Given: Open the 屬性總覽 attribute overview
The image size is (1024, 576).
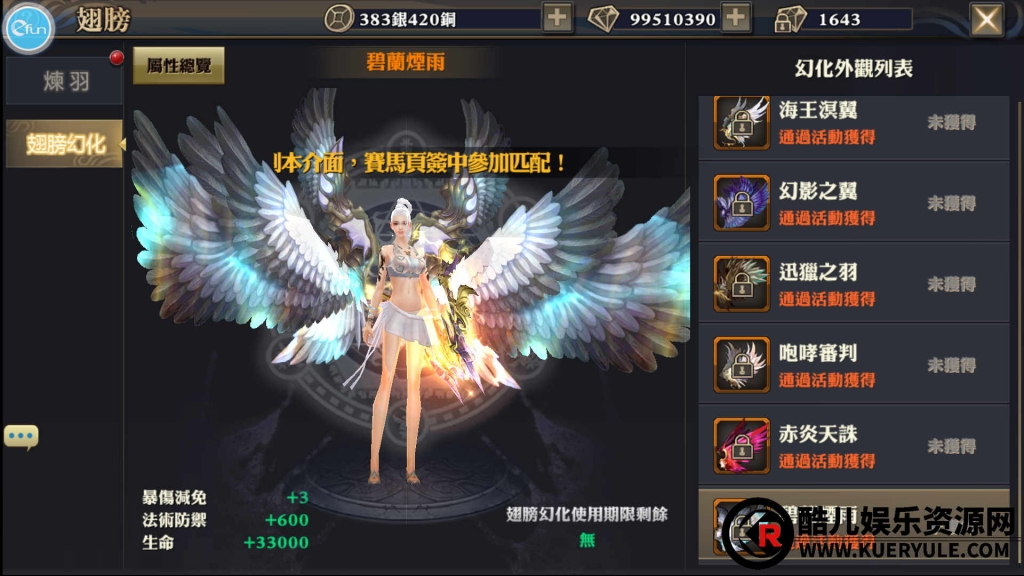Looking at the screenshot, I should coord(179,65).
